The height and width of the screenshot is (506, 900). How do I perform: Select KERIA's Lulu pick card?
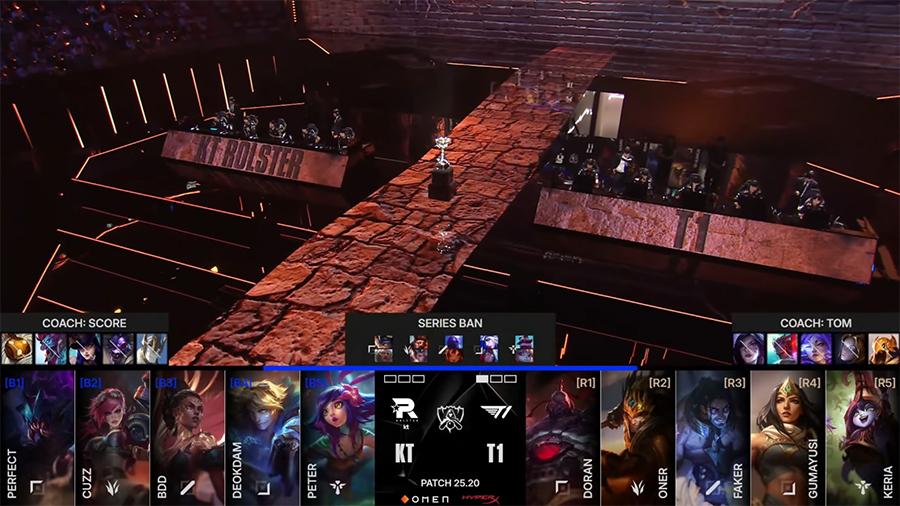pyautogui.click(x=862, y=437)
